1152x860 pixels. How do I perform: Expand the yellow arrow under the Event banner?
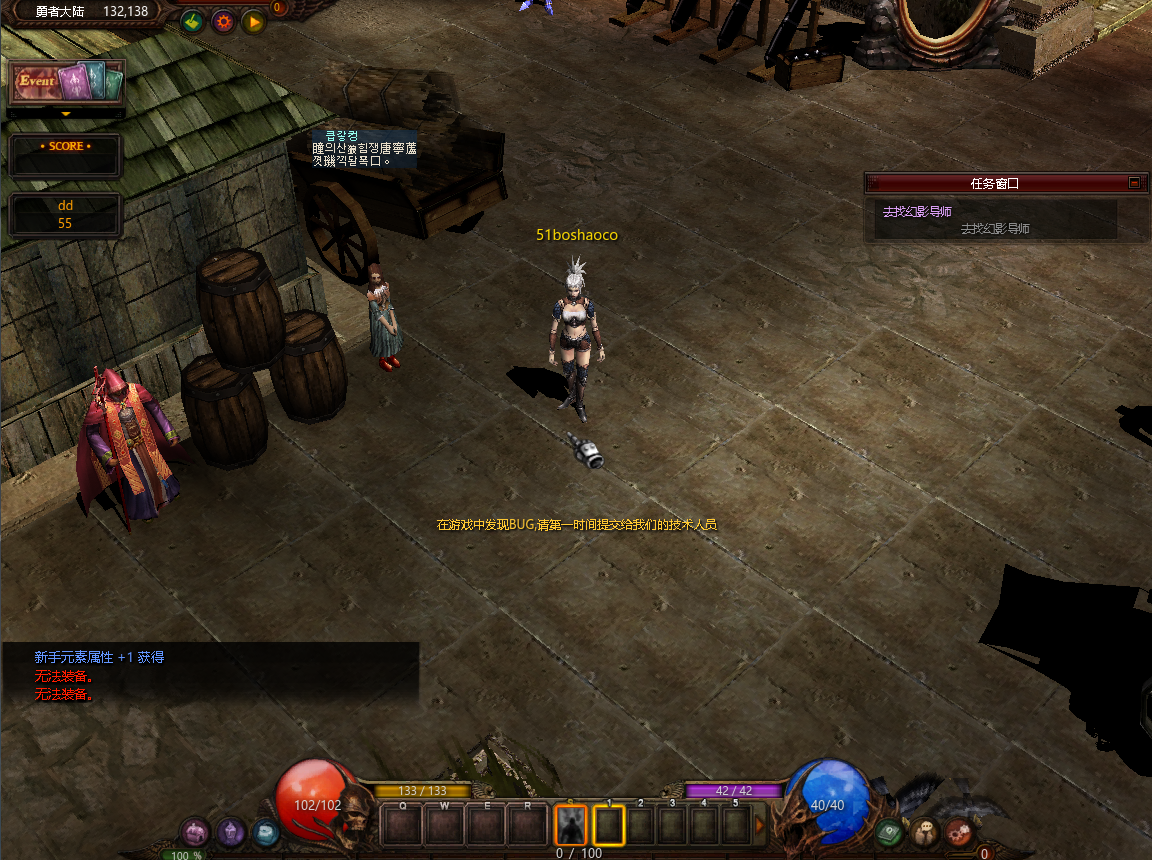(x=66, y=114)
